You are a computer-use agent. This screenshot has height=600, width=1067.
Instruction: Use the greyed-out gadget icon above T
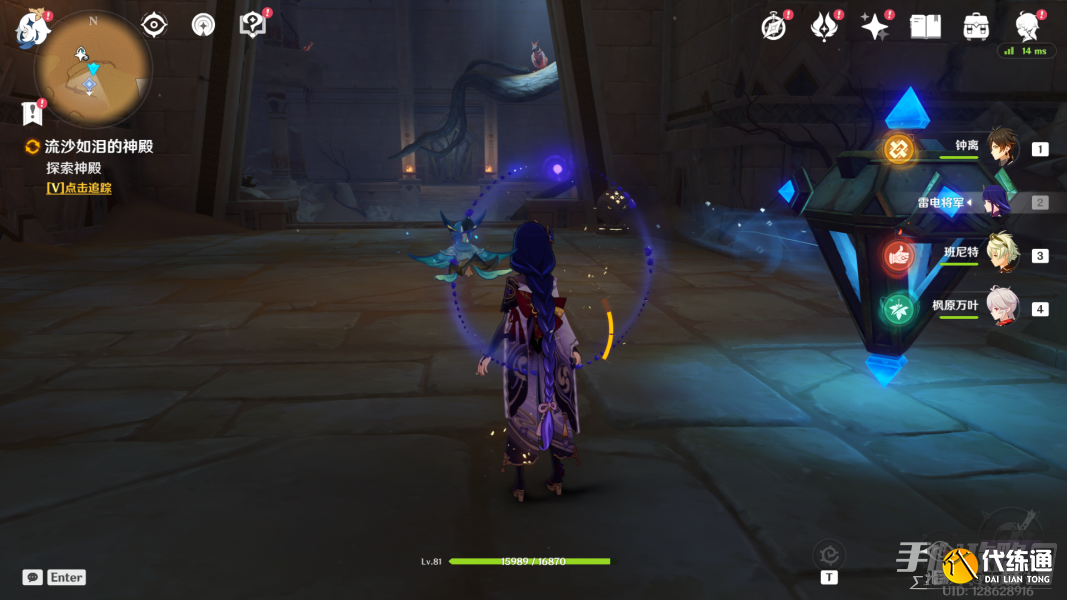(828, 553)
